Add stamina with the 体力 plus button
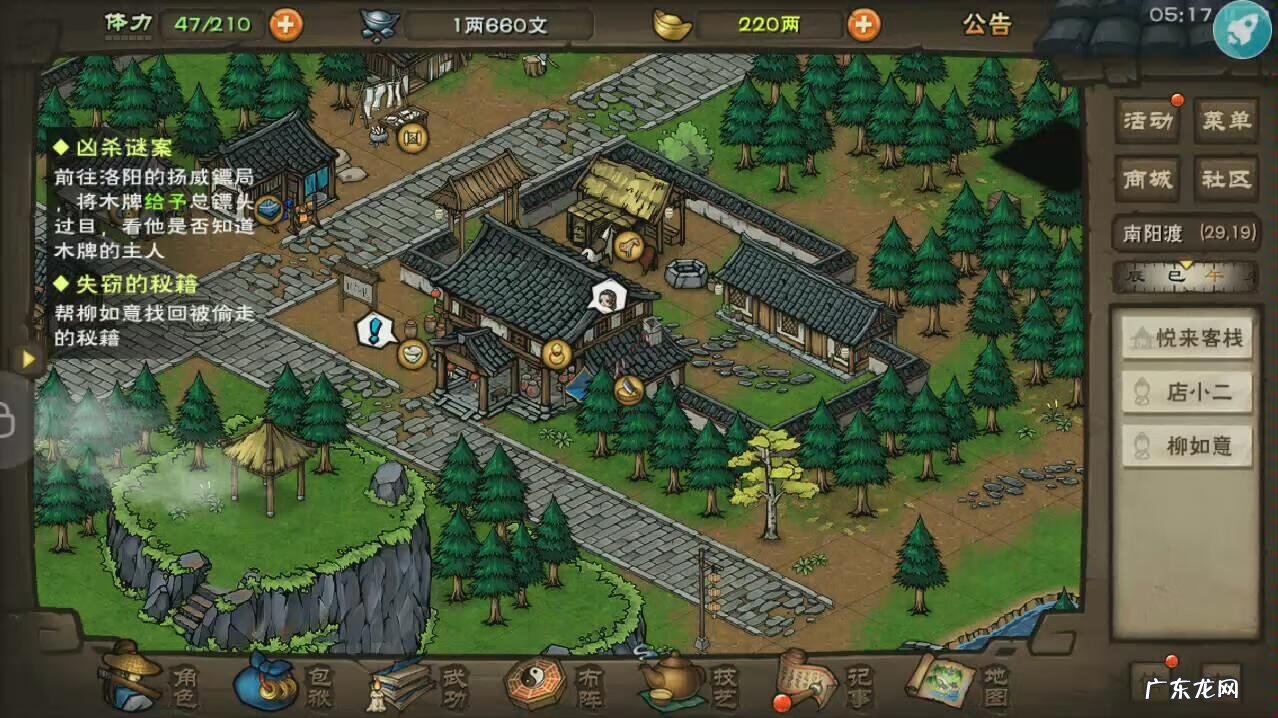Image resolution: width=1278 pixels, height=718 pixels. (x=286, y=24)
